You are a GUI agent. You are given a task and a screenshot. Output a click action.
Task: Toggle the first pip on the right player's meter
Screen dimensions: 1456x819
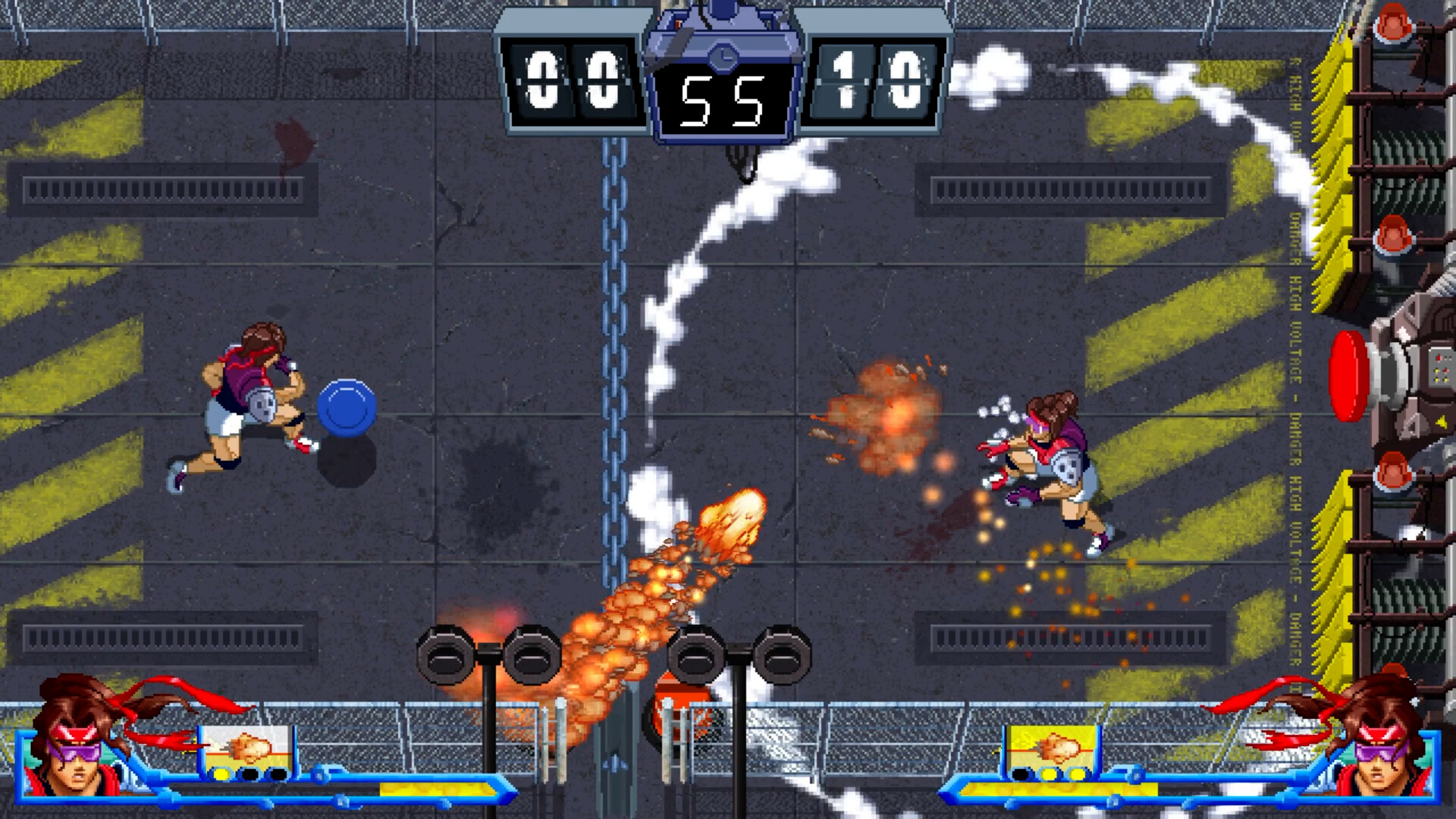point(1019,775)
